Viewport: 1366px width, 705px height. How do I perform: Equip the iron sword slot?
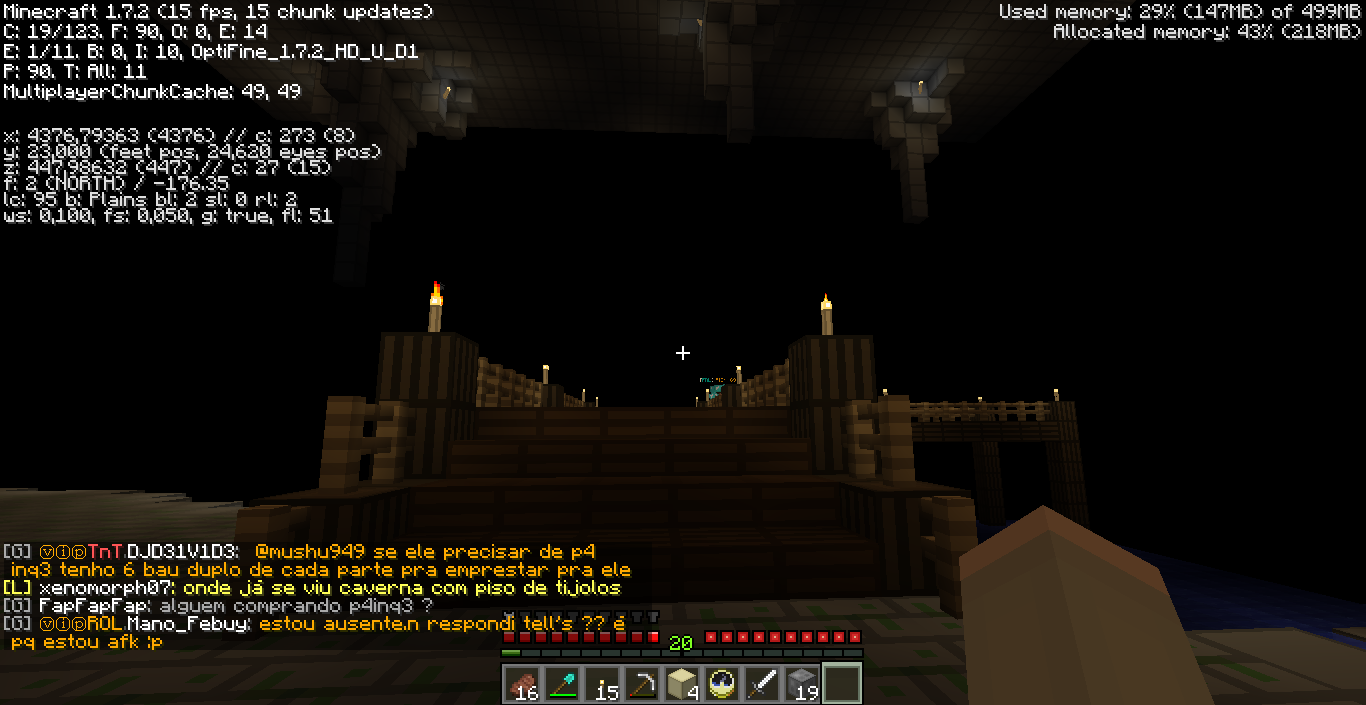(x=761, y=684)
